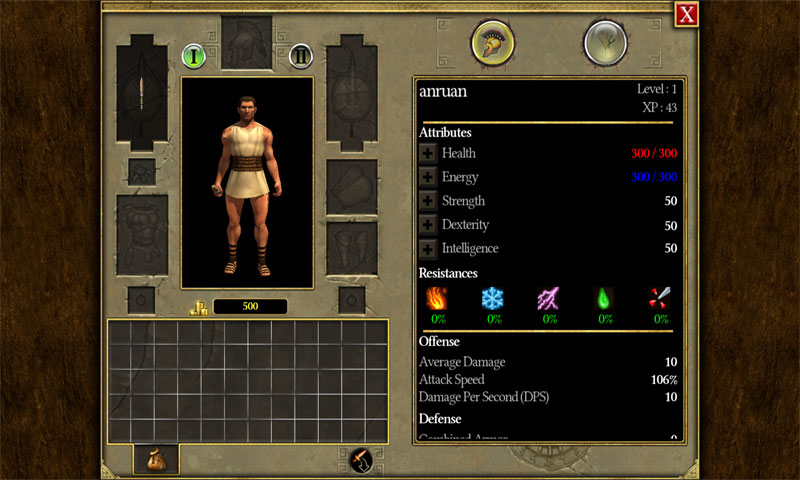
Task: Increase Energy with the plus button
Action: click(x=428, y=177)
